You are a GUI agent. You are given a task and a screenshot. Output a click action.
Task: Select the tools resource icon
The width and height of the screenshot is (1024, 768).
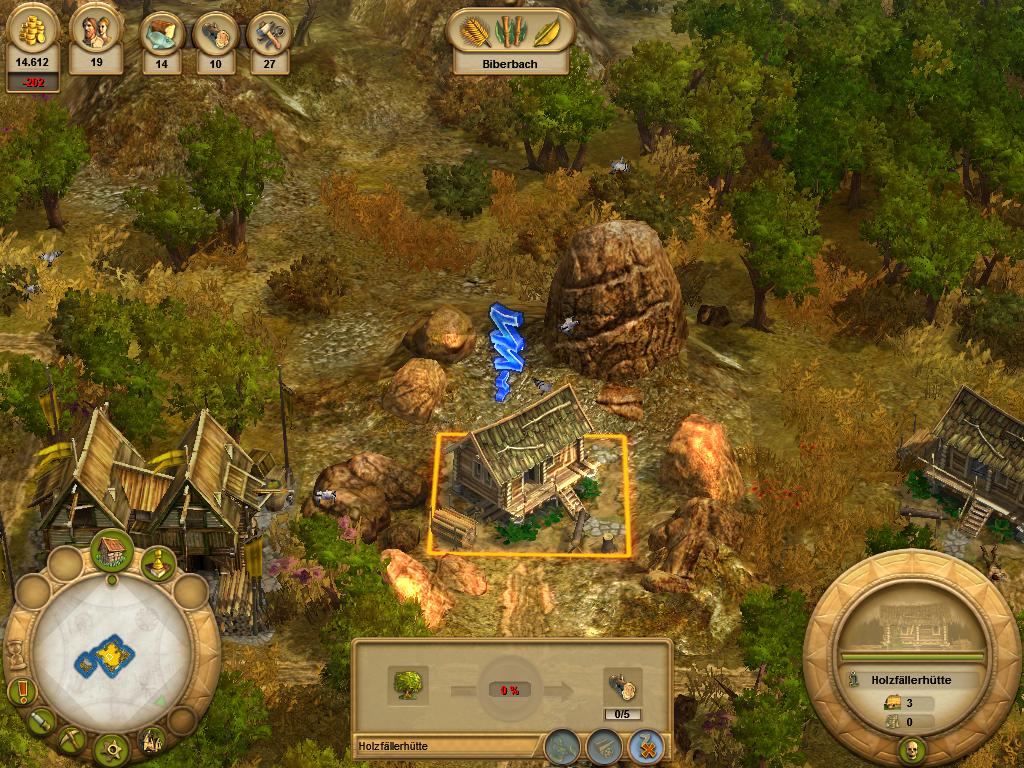coord(268,35)
